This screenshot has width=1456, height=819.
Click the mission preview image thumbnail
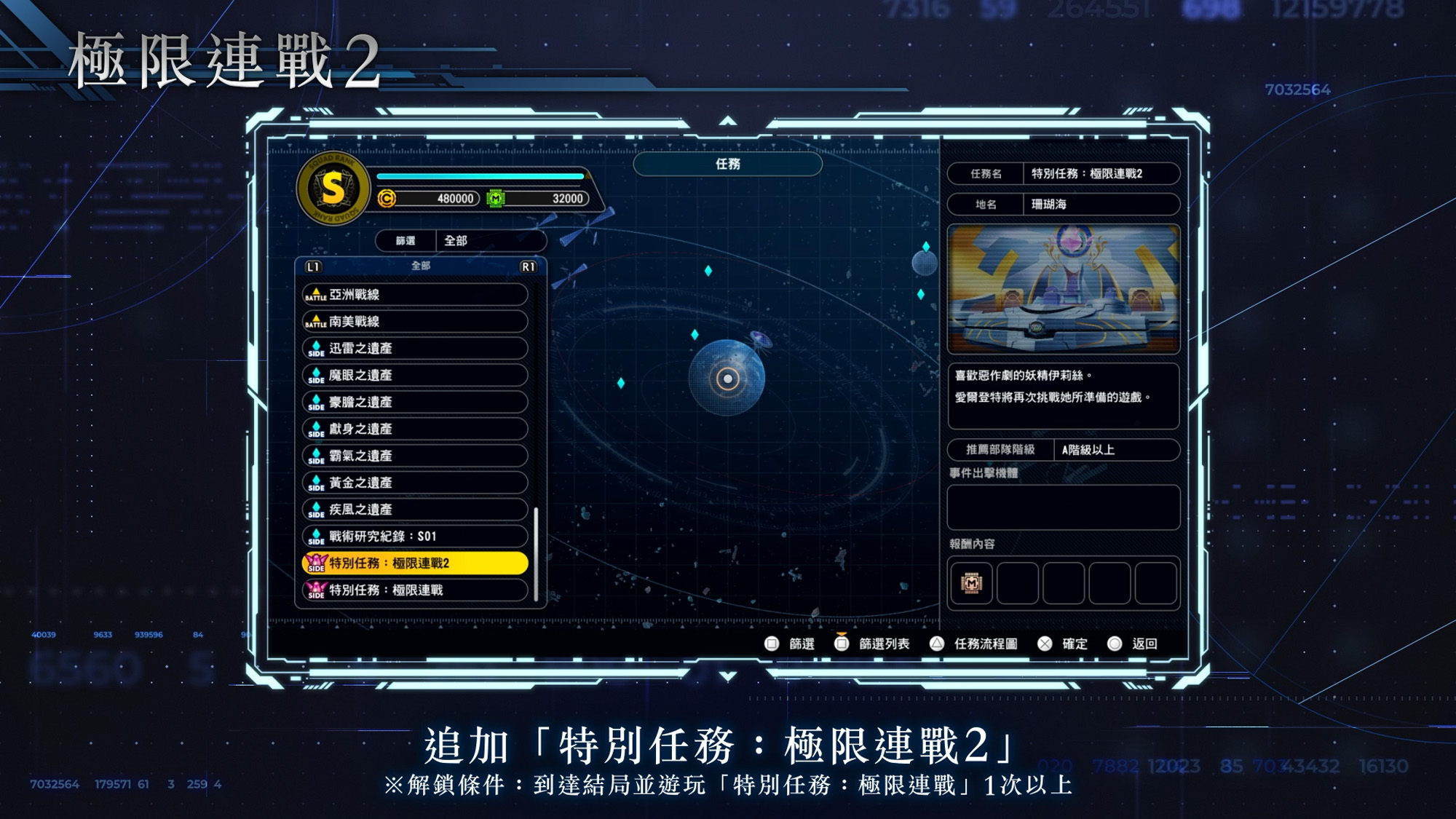1063,289
